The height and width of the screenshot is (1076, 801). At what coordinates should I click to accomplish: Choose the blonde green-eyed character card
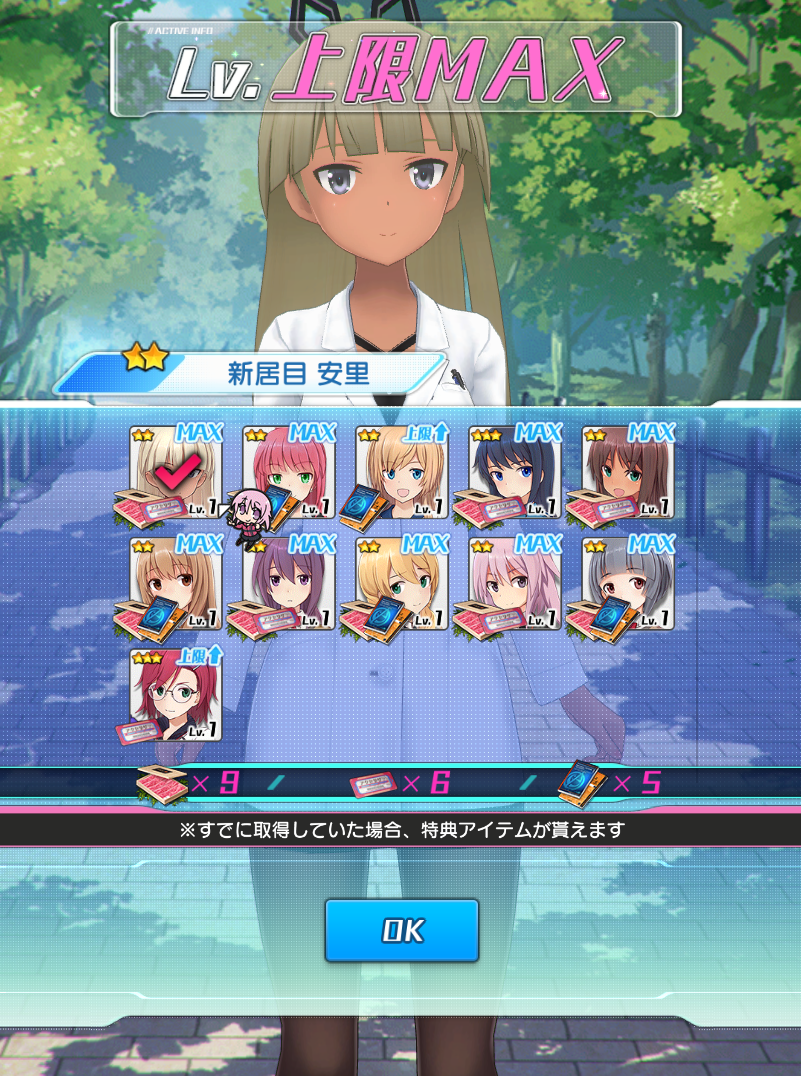[402, 584]
